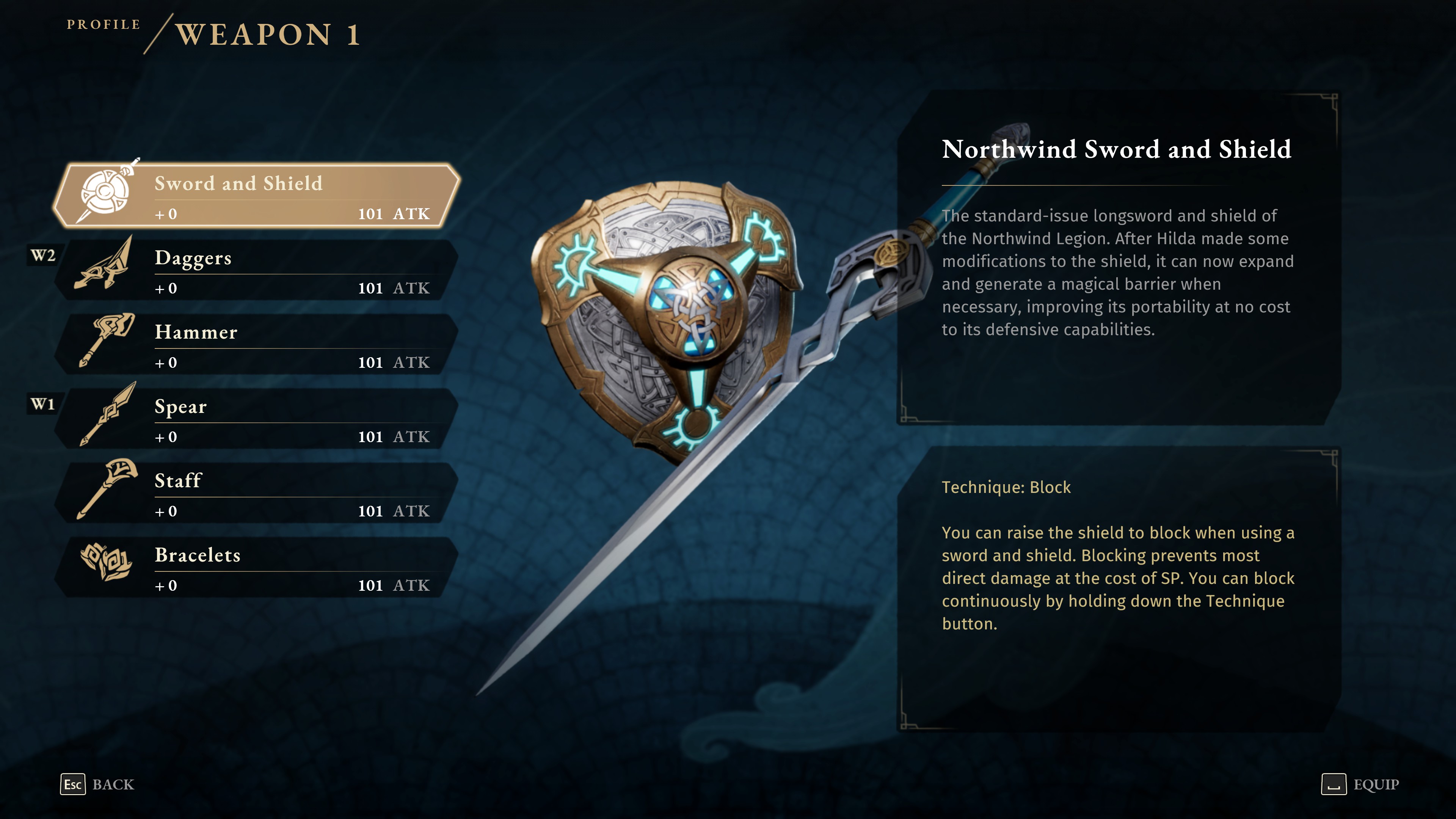Image resolution: width=1456 pixels, height=819 pixels.
Task: Select the Hammer entry in weapon list
Action: (254, 346)
